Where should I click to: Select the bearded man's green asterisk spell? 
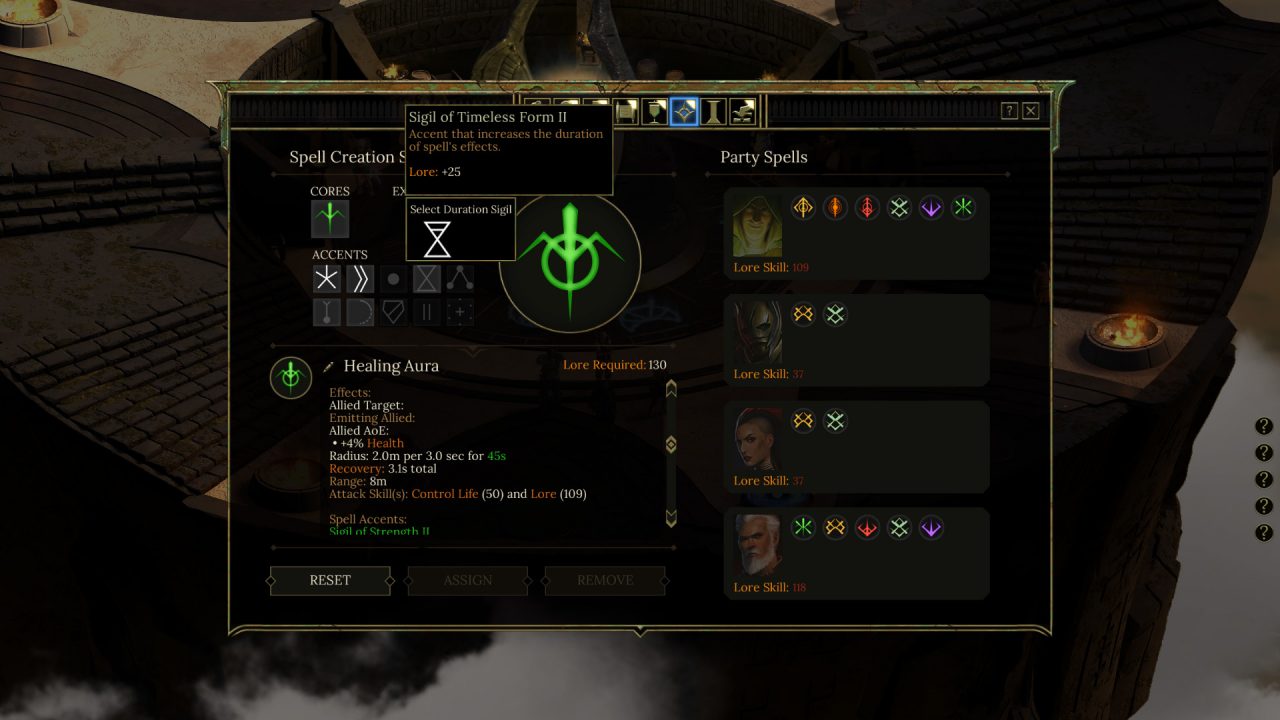(803, 528)
